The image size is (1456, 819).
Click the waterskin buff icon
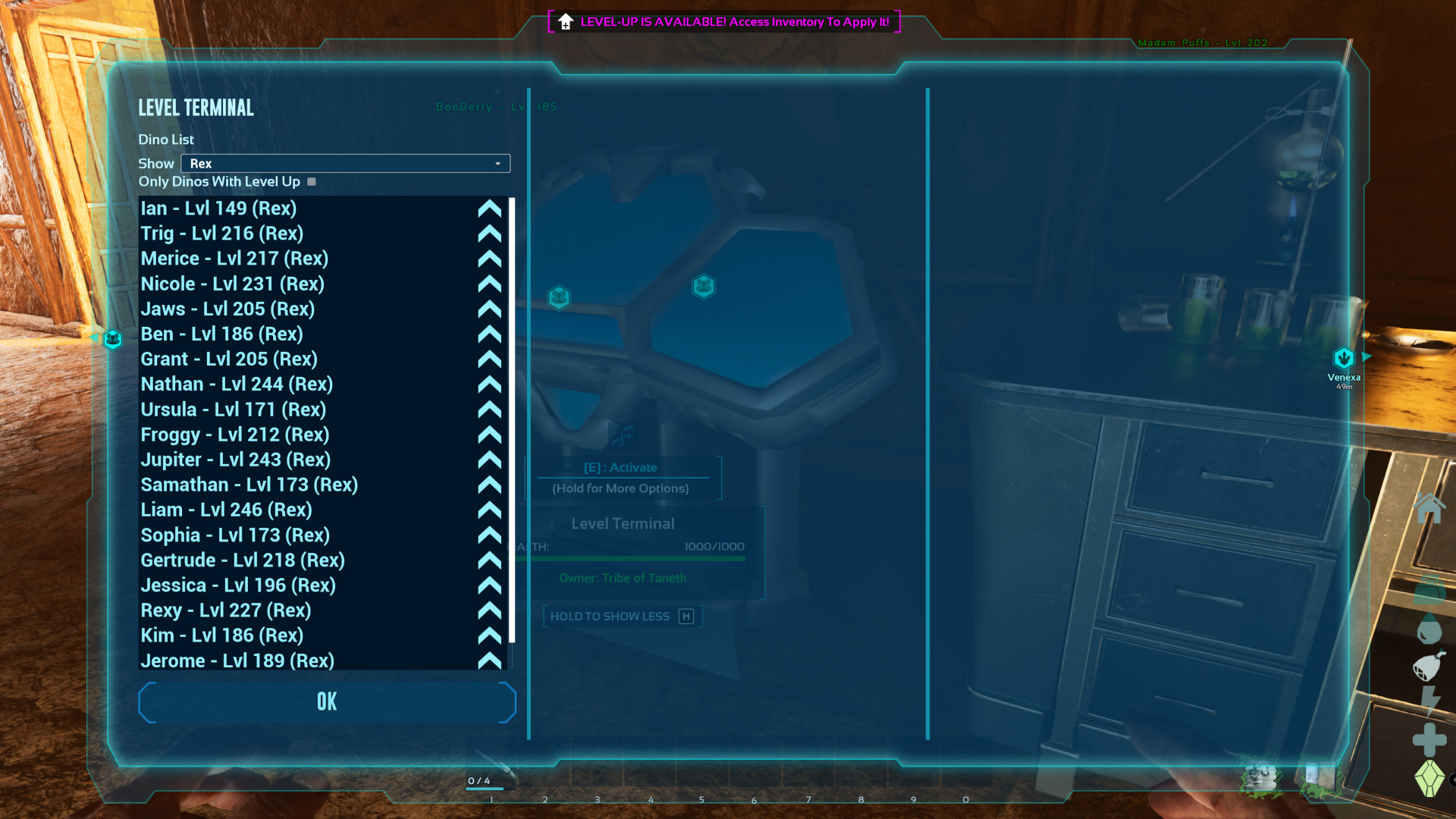pos(1427,666)
